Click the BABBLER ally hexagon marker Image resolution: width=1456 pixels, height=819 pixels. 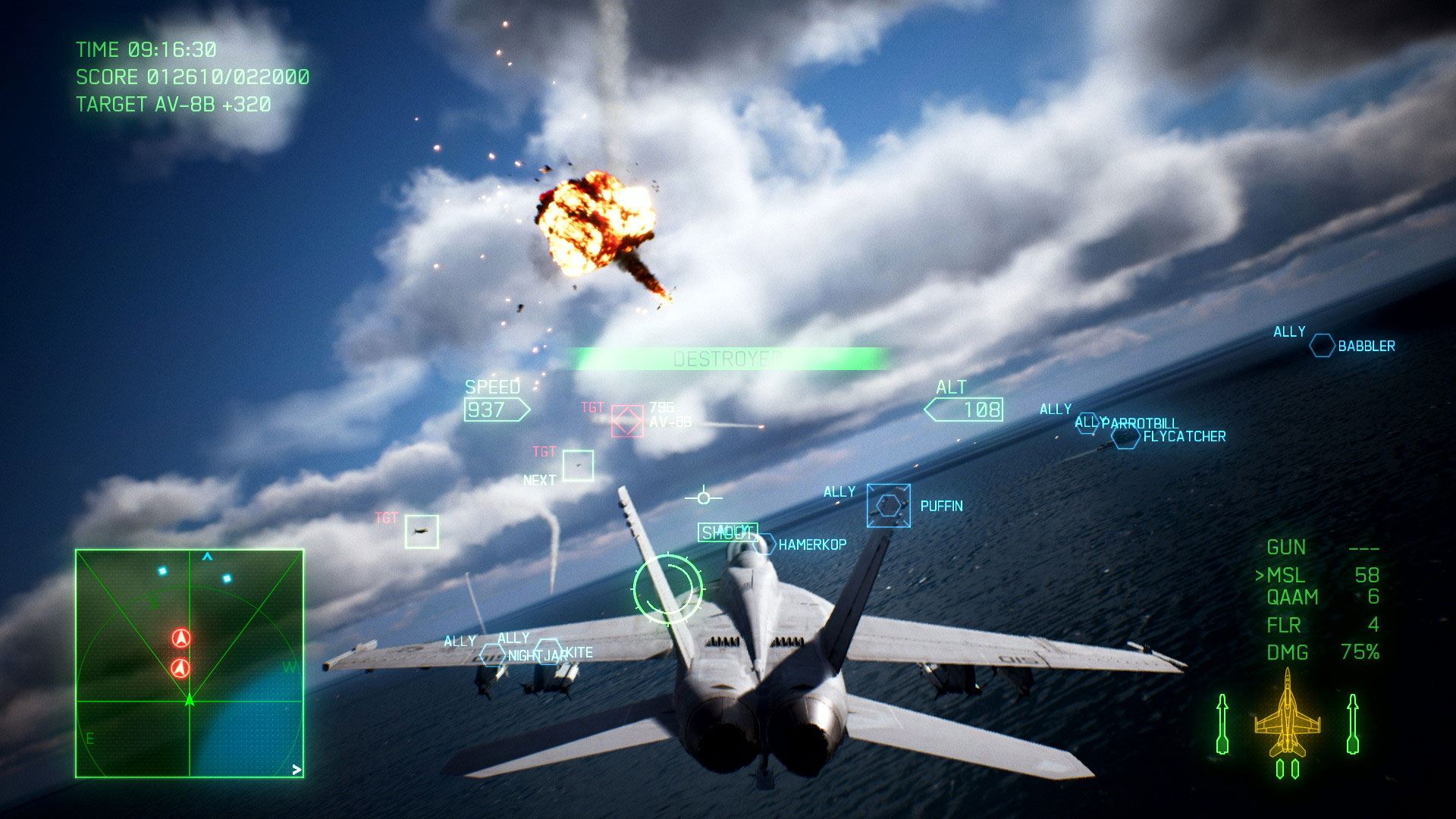click(x=1322, y=346)
